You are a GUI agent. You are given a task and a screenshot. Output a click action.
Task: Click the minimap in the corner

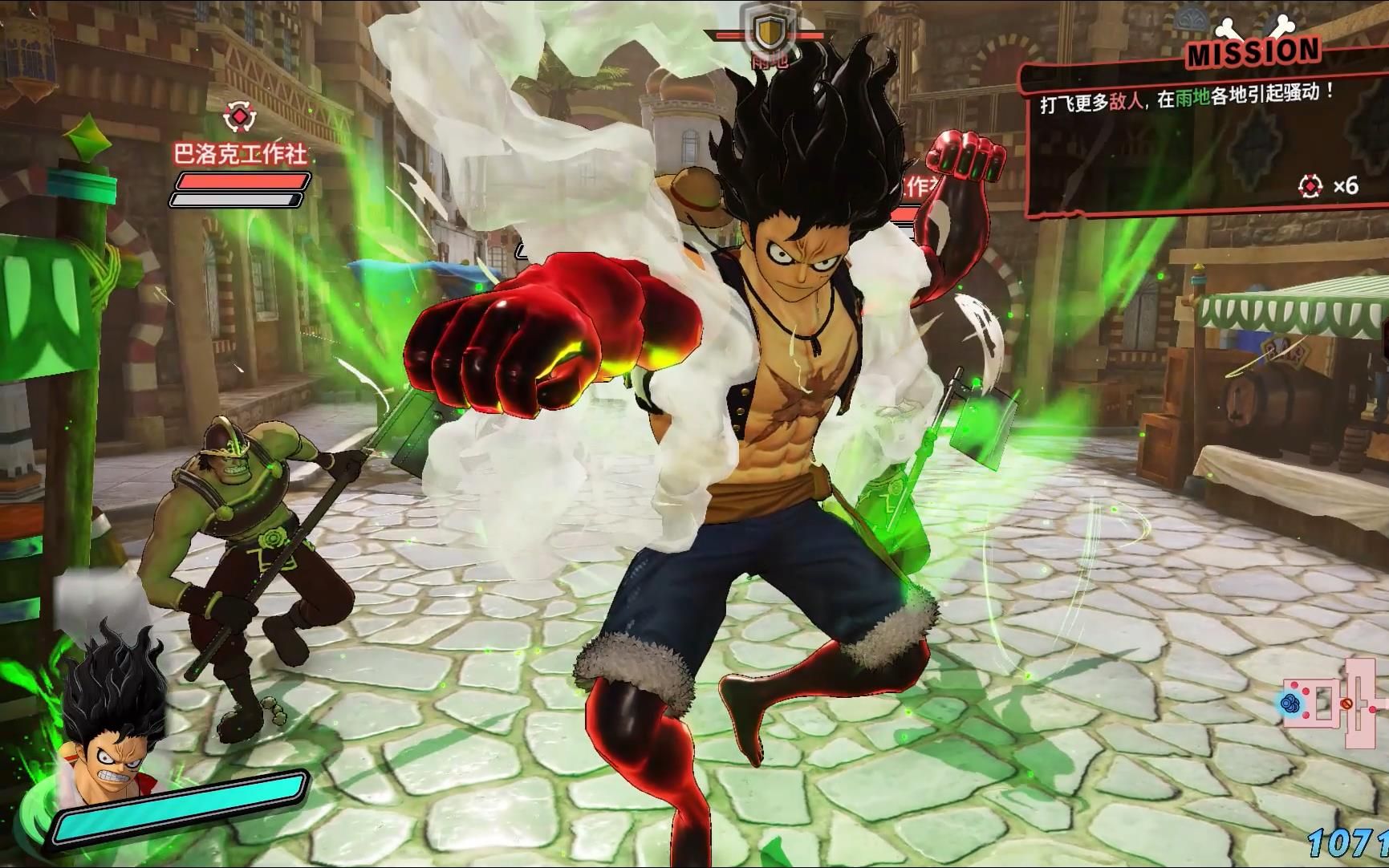pyautogui.click(x=1332, y=704)
